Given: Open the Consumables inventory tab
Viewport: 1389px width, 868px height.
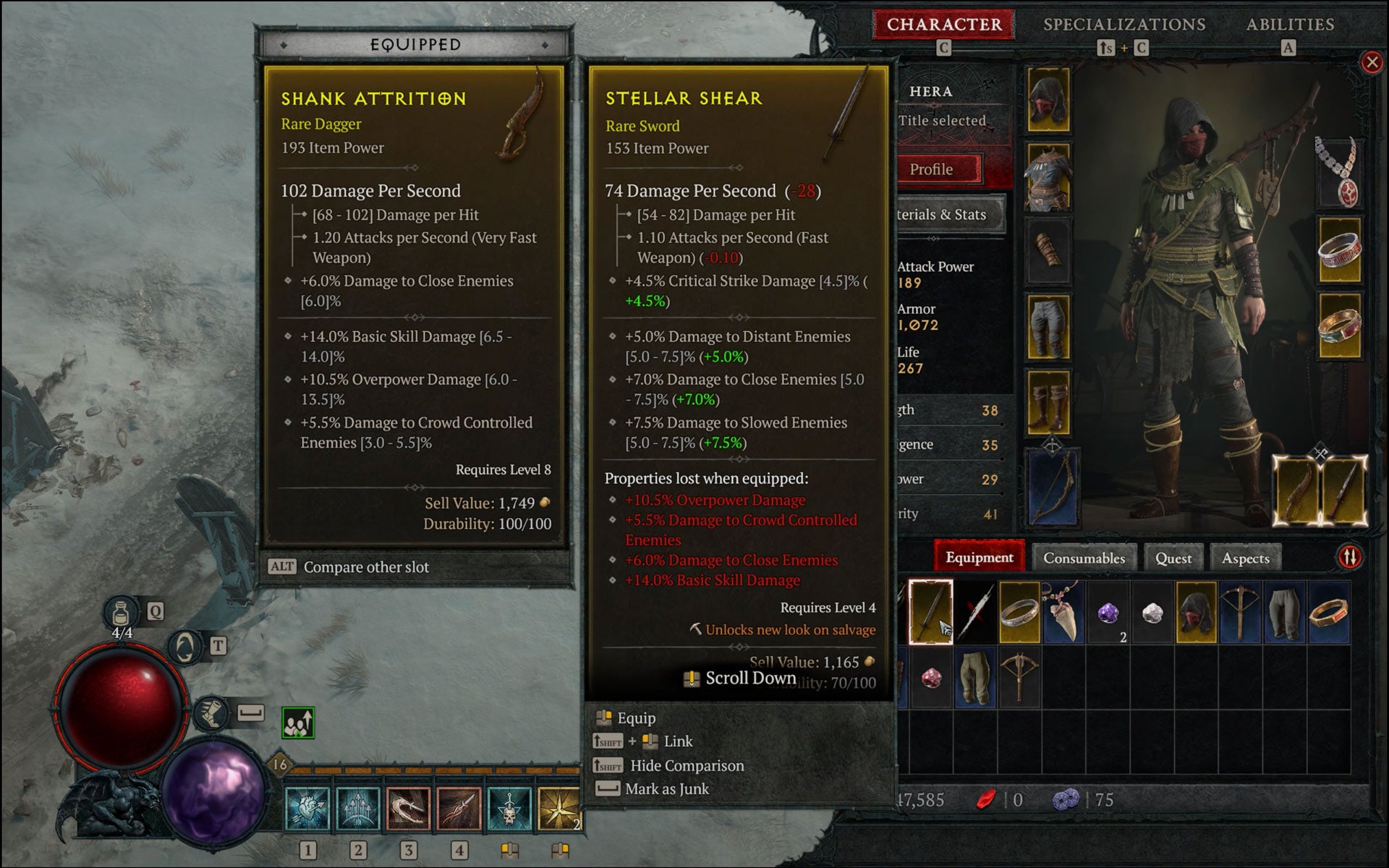Looking at the screenshot, I should click(1084, 558).
